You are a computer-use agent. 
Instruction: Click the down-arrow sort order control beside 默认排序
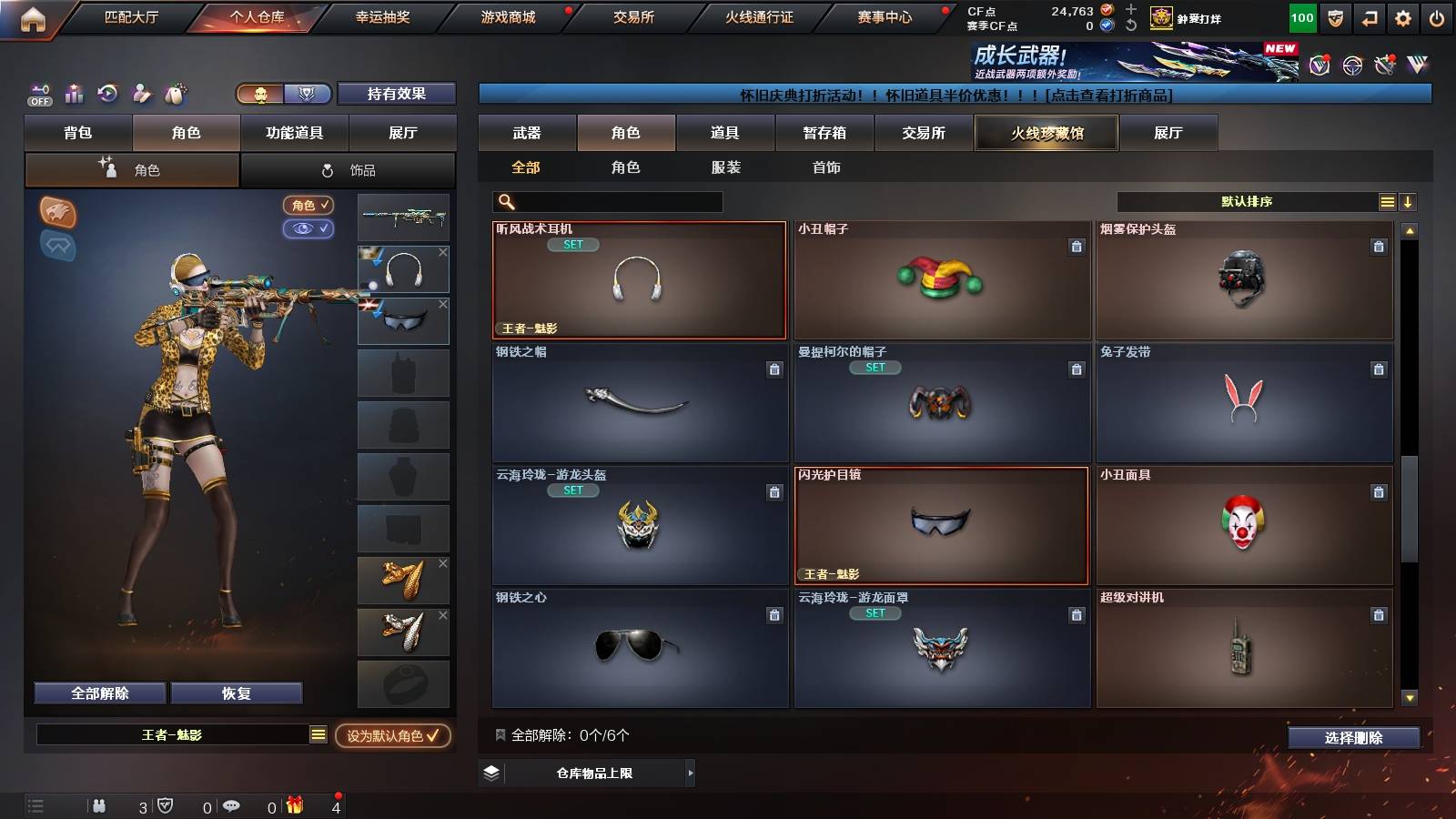[1408, 201]
